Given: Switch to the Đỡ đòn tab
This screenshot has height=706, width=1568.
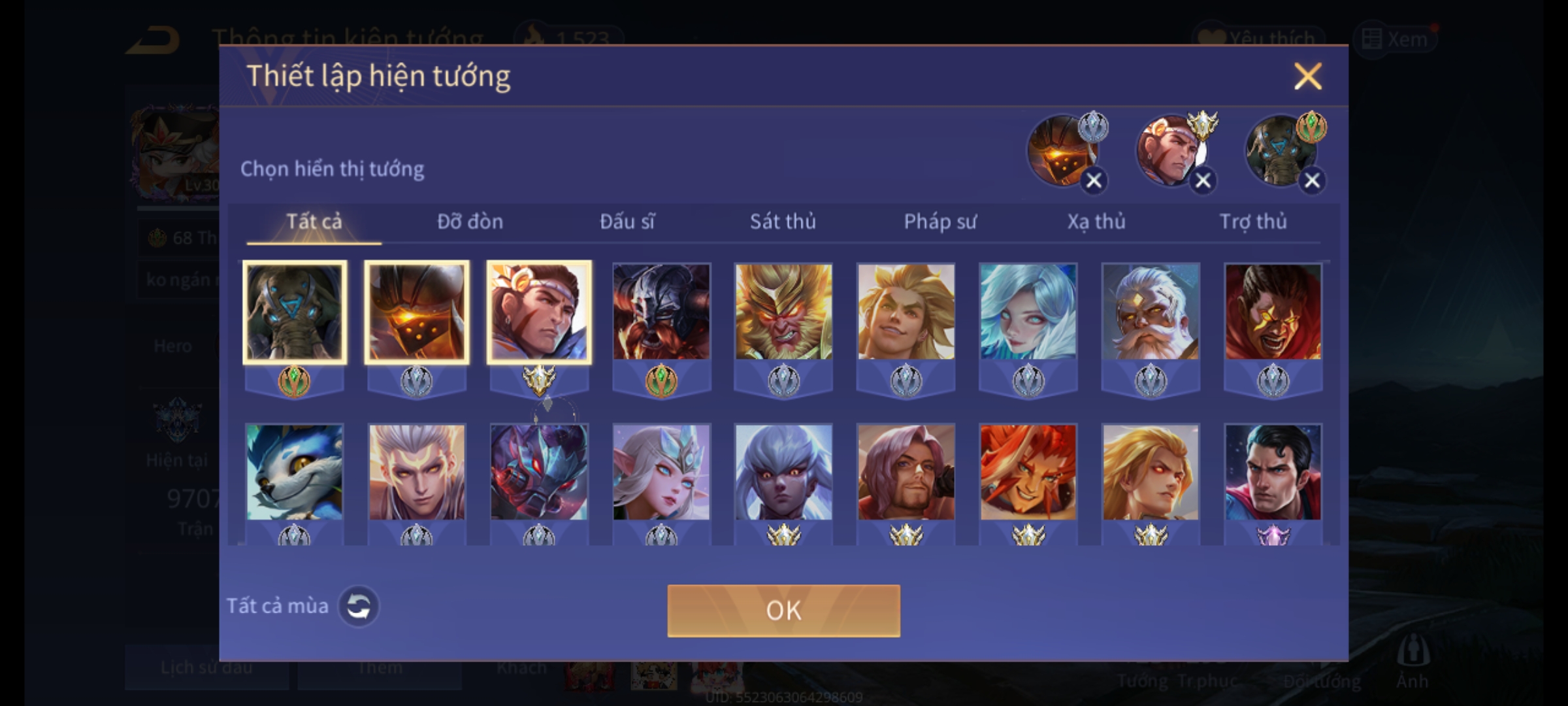Looking at the screenshot, I should point(470,222).
